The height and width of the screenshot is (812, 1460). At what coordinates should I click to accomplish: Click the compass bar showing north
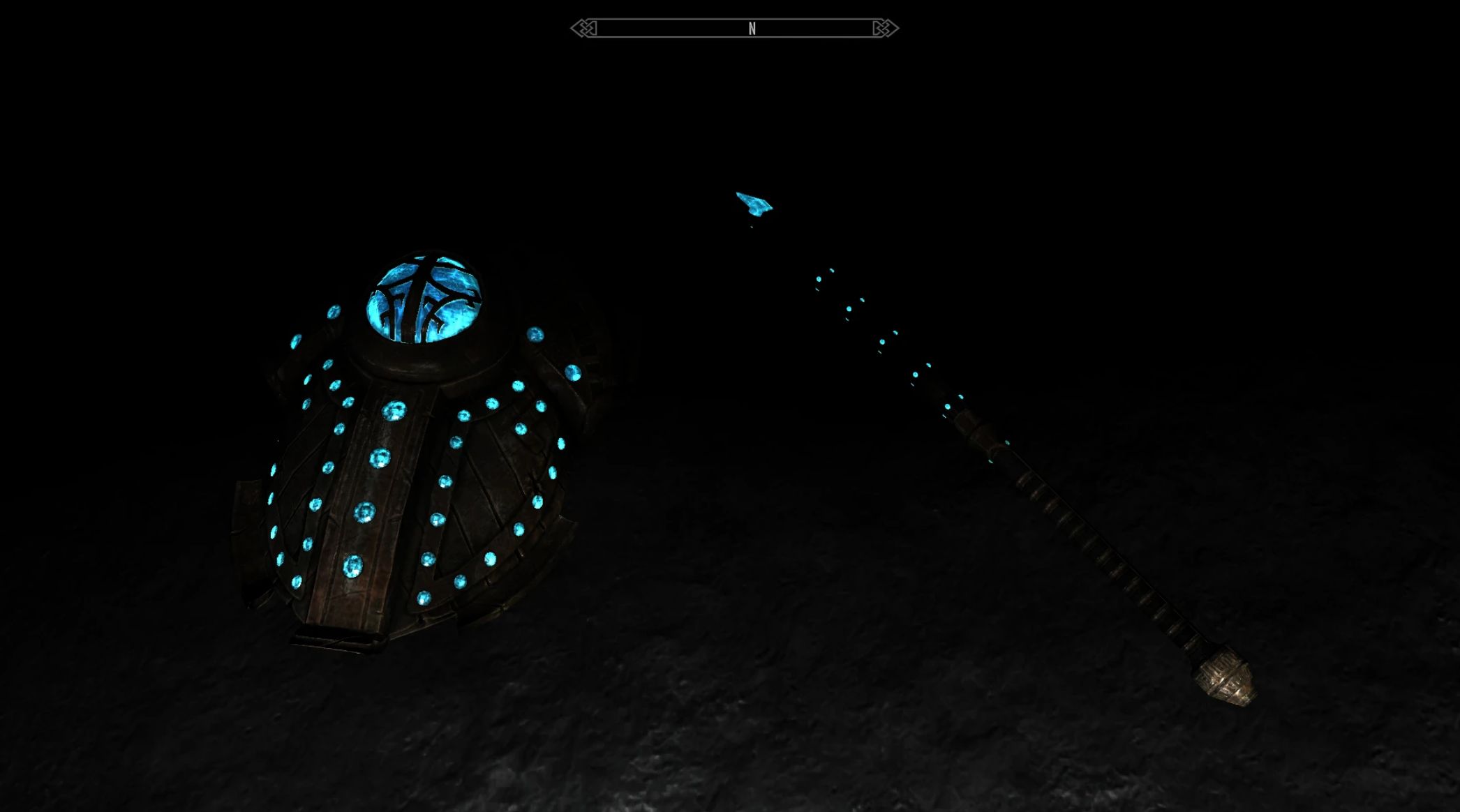[x=735, y=29]
